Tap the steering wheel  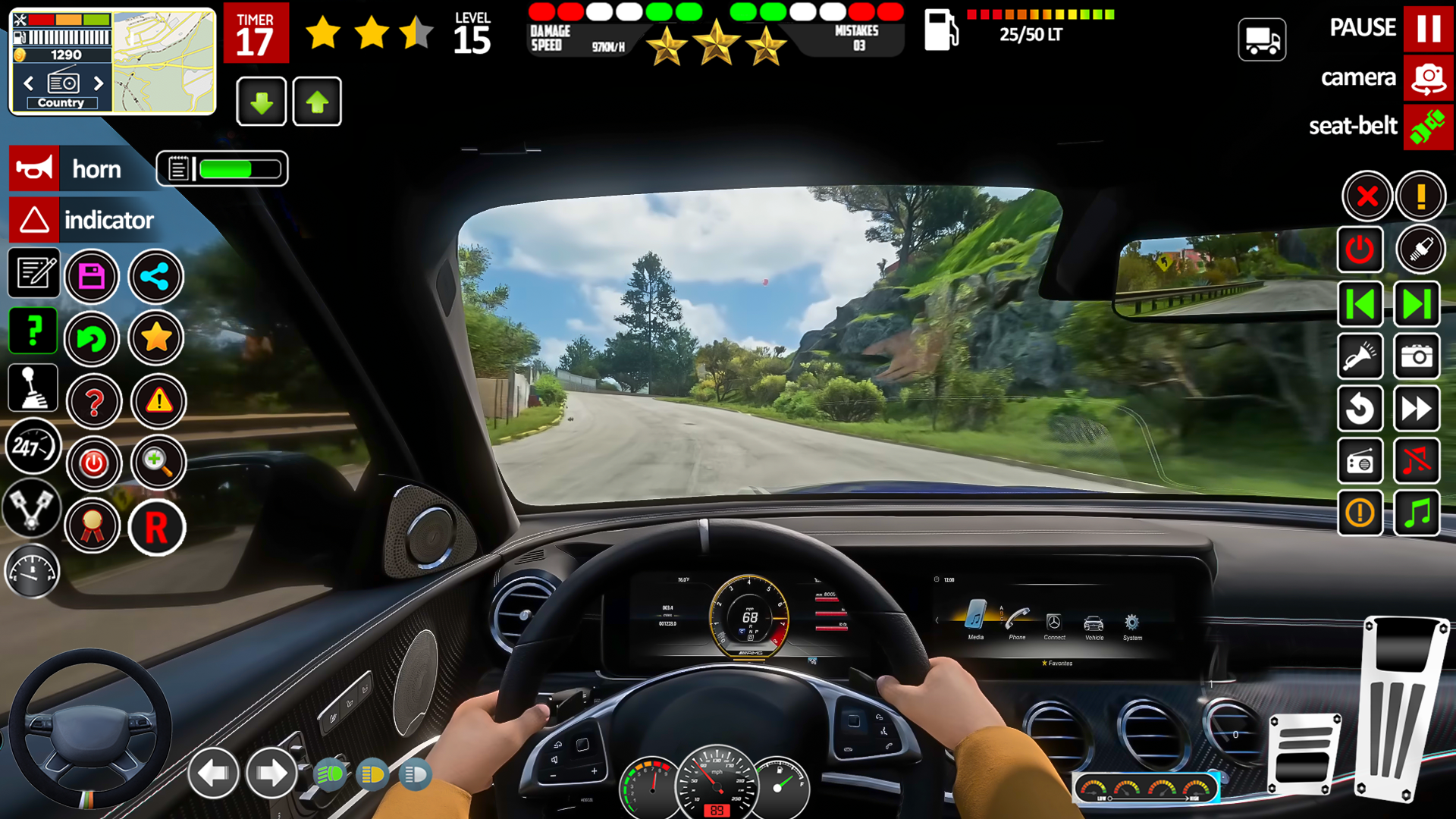(91, 728)
